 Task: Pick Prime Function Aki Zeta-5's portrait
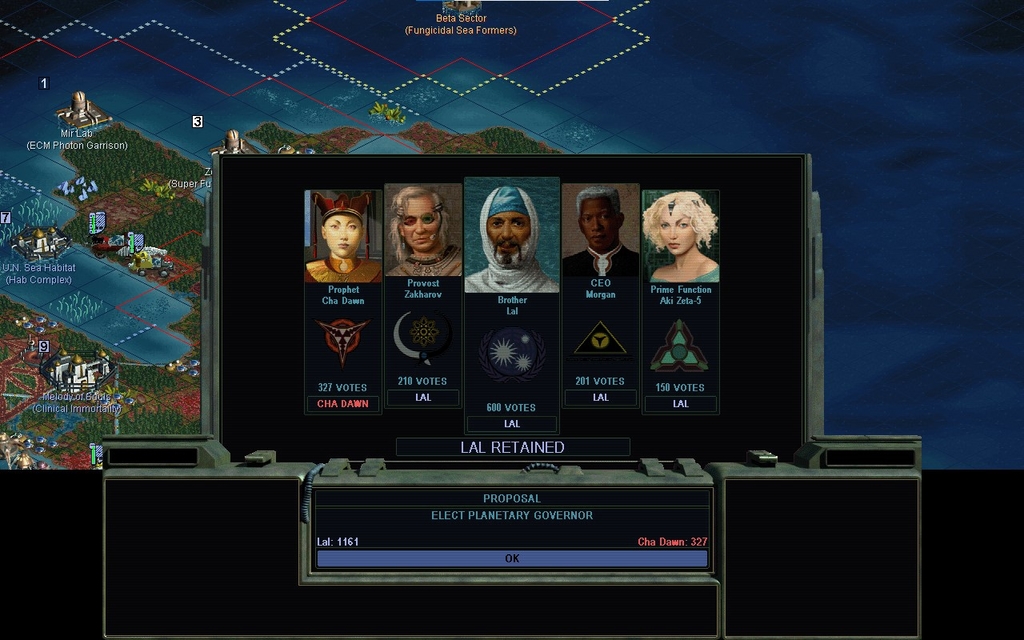[x=680, y=237]
